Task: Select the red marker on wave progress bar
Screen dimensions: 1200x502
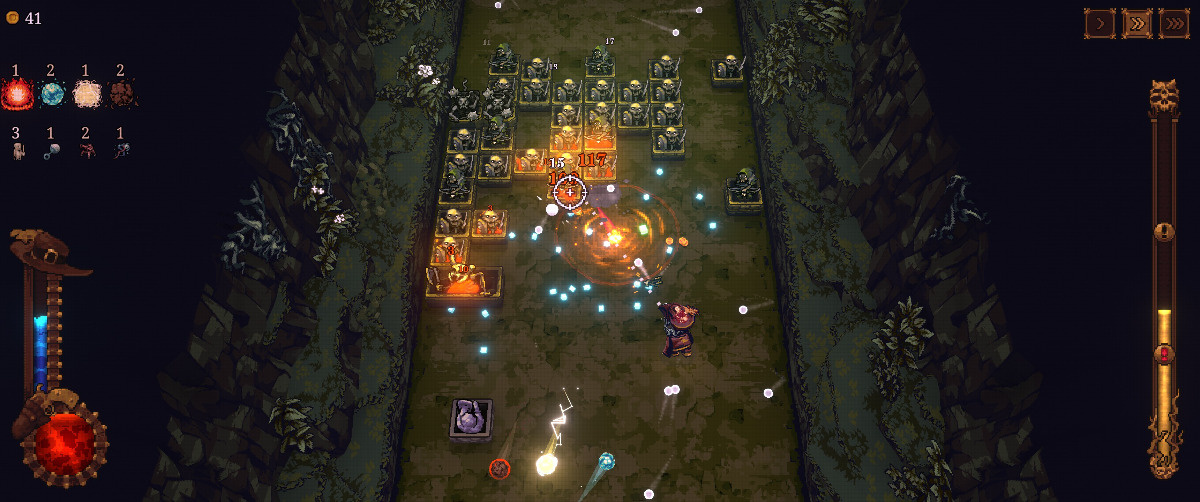Action: [1164, 354]
